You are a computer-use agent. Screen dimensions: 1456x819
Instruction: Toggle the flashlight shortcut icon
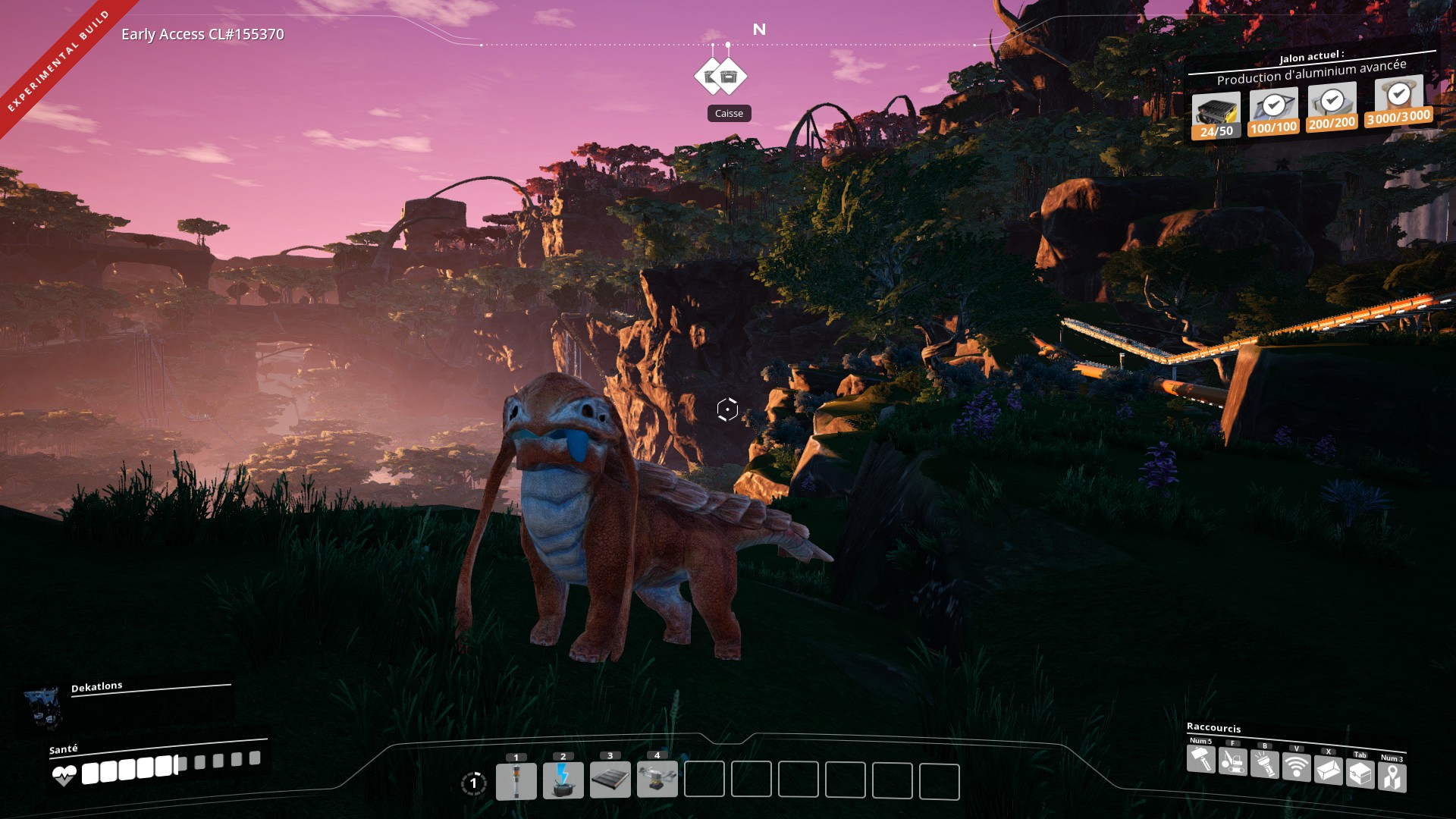pyautogui.click(x=1265, y=765)
